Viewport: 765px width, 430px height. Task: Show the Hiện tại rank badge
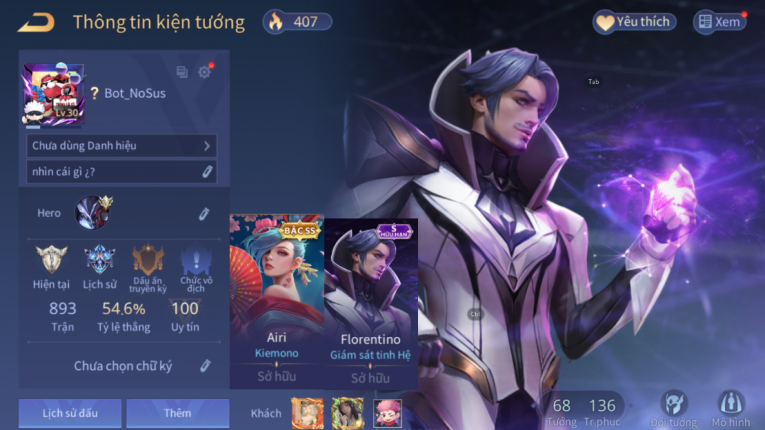(x=50, y=264)
